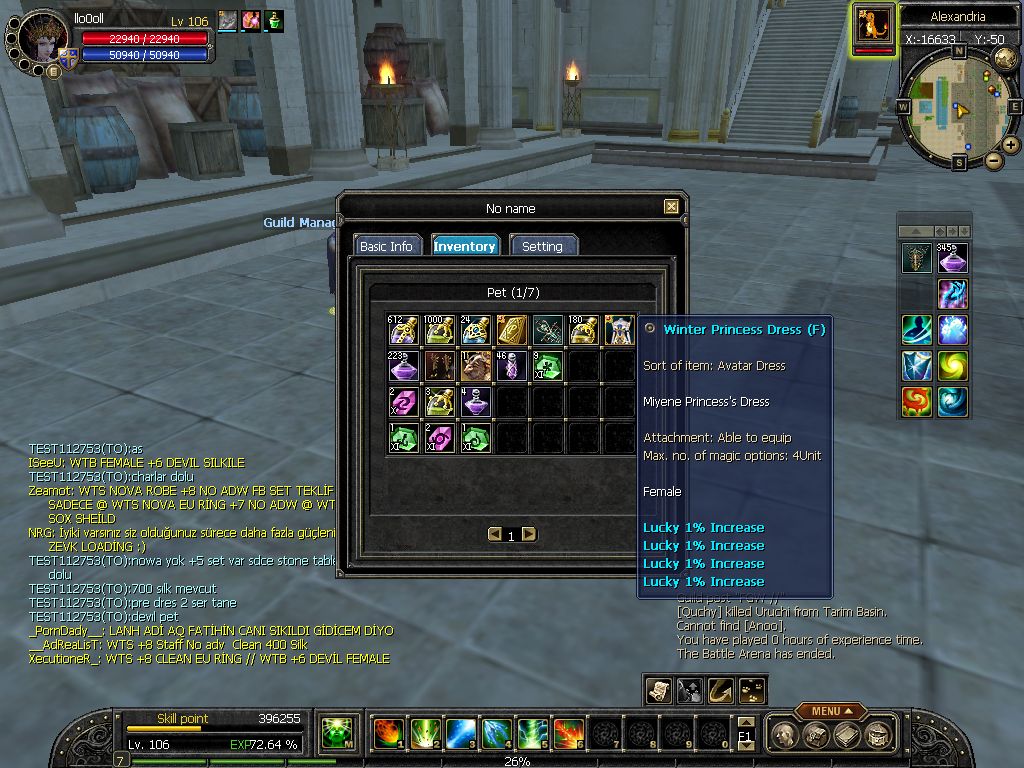Close the No name pet window
This screenshot has height=768, width=1024.
click(x=671, y=207)
